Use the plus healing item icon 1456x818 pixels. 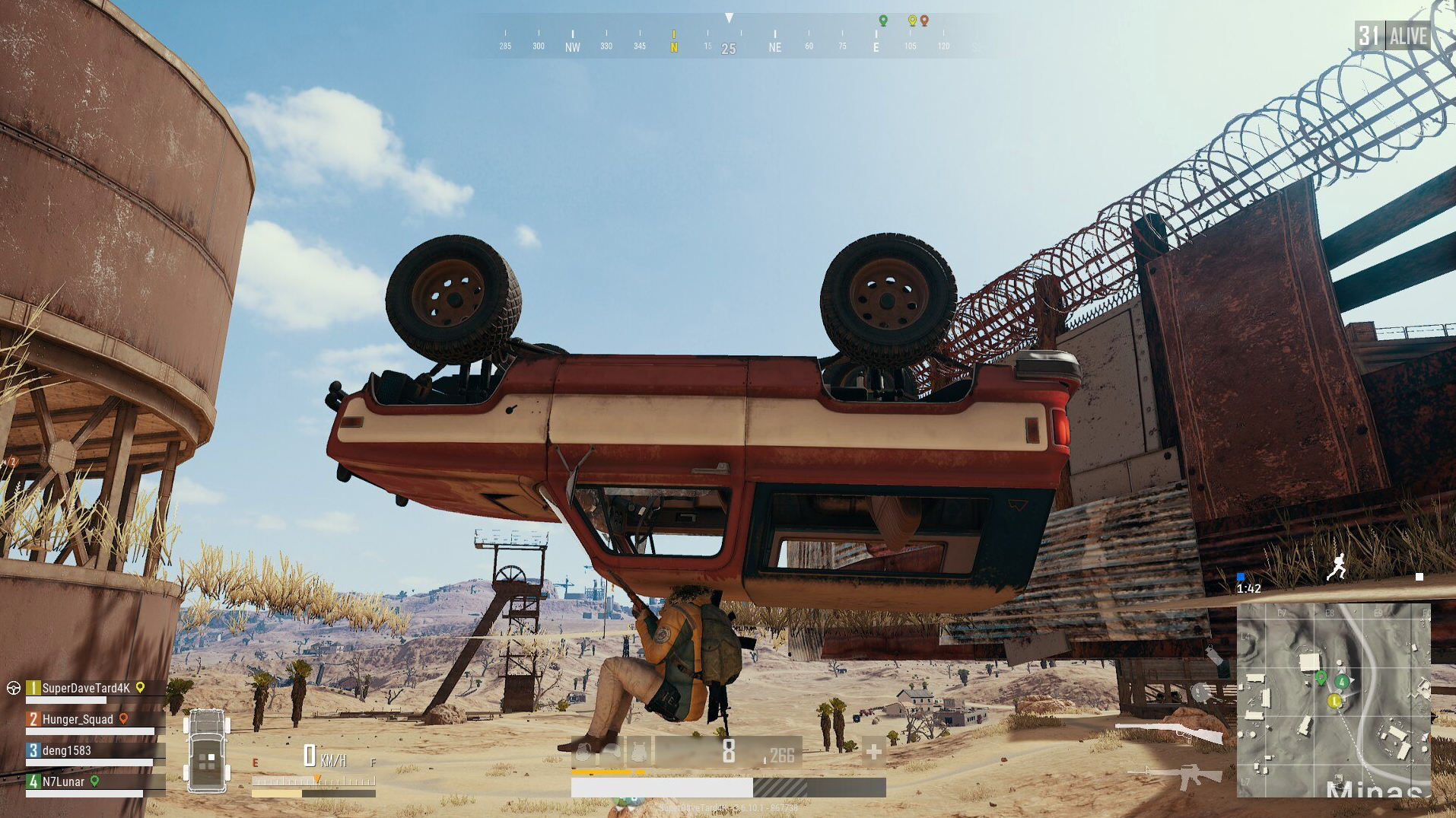pos(873,753)
